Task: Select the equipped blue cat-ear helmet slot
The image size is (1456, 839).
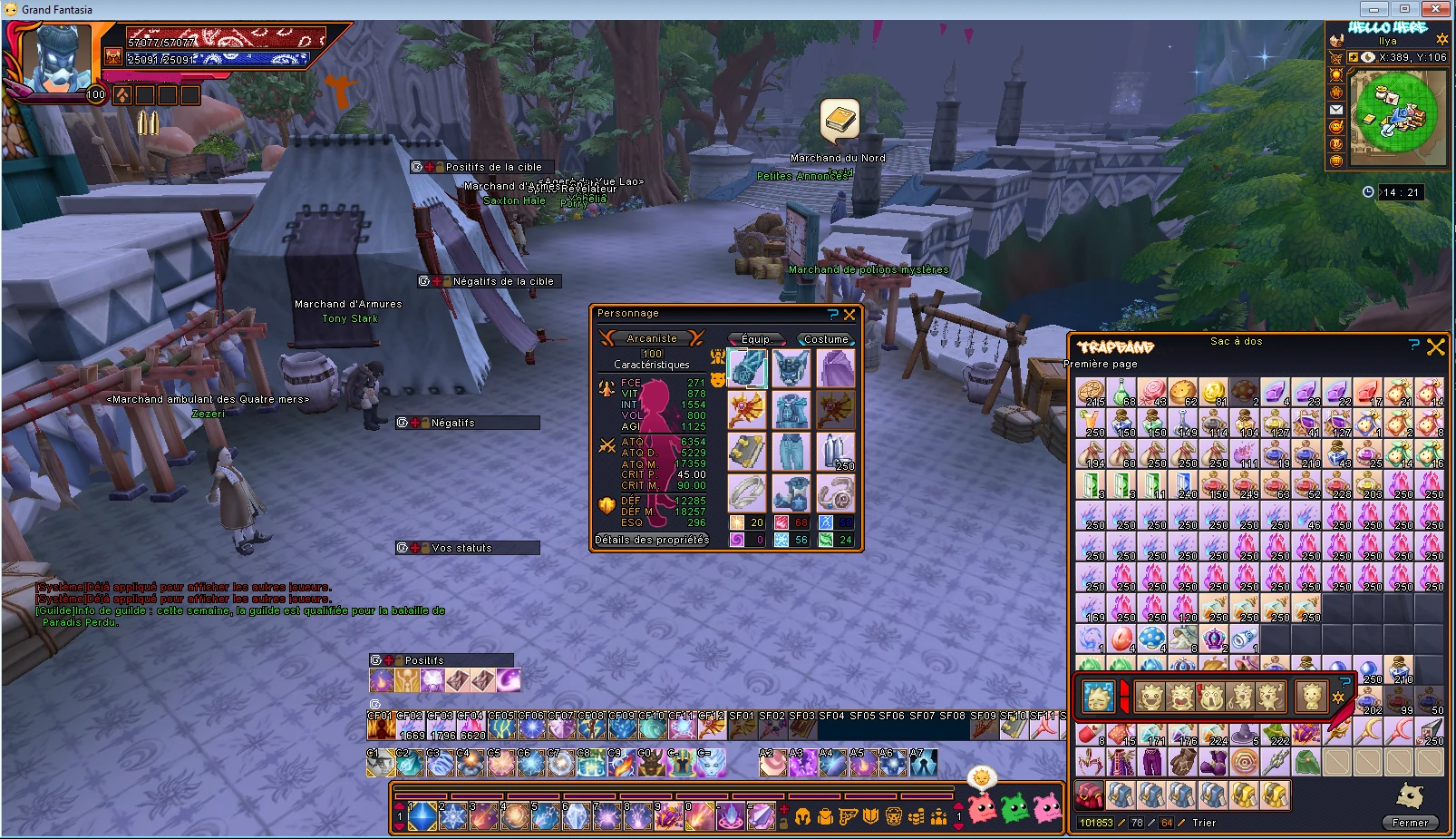Action: click(791, 369)
